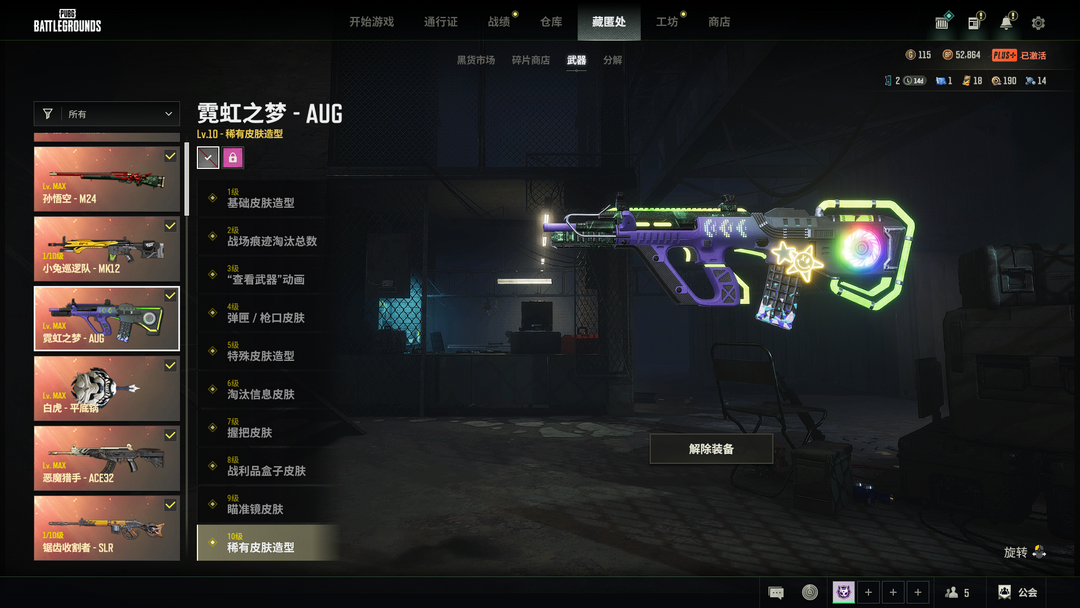Select the 孙悟空 - M24 skin
Viewport: 1080px width, 608px height.
pyautogui.click(x=107, y=179)
